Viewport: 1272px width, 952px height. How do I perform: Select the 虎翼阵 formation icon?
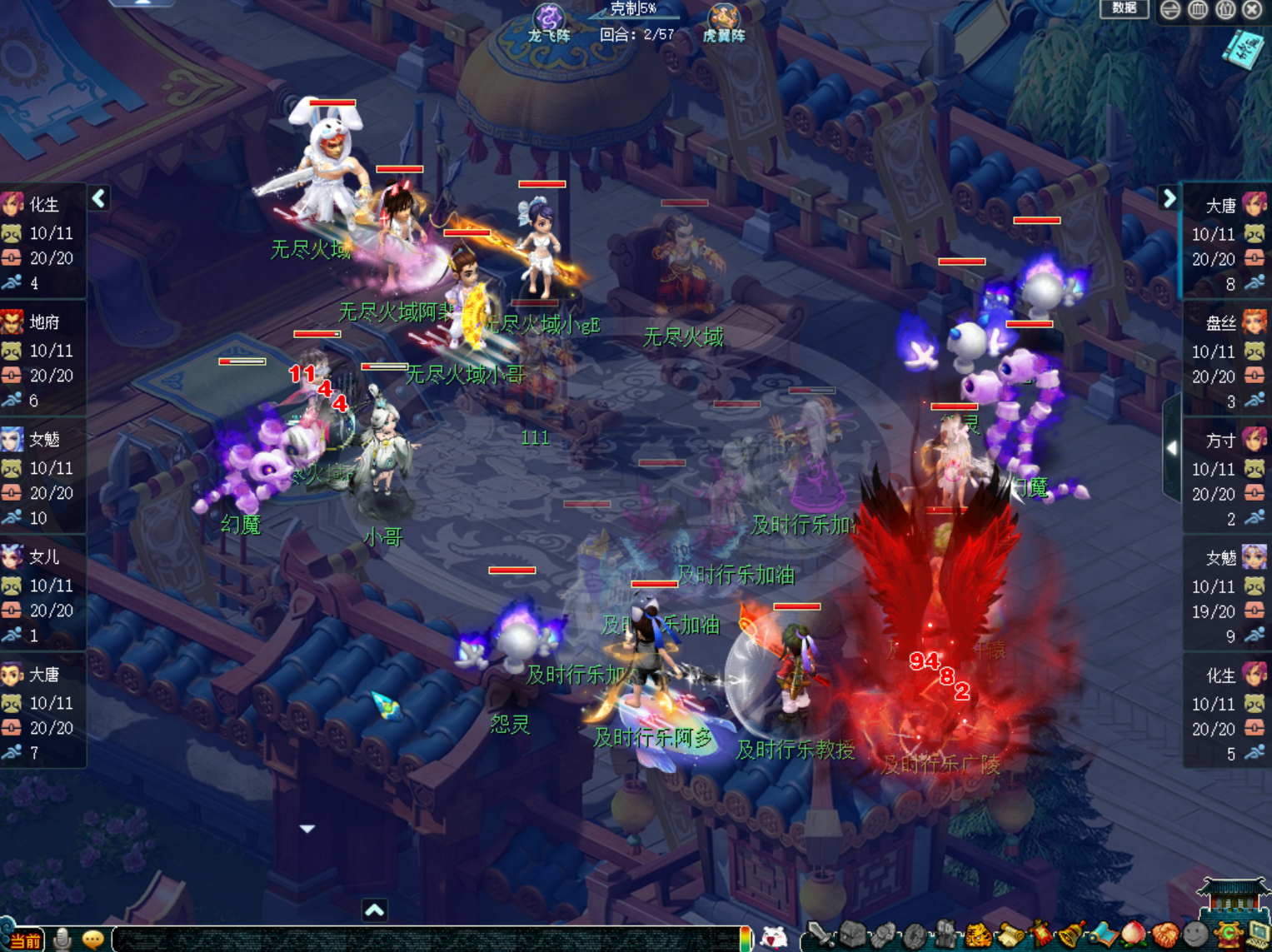pos(723,22)
